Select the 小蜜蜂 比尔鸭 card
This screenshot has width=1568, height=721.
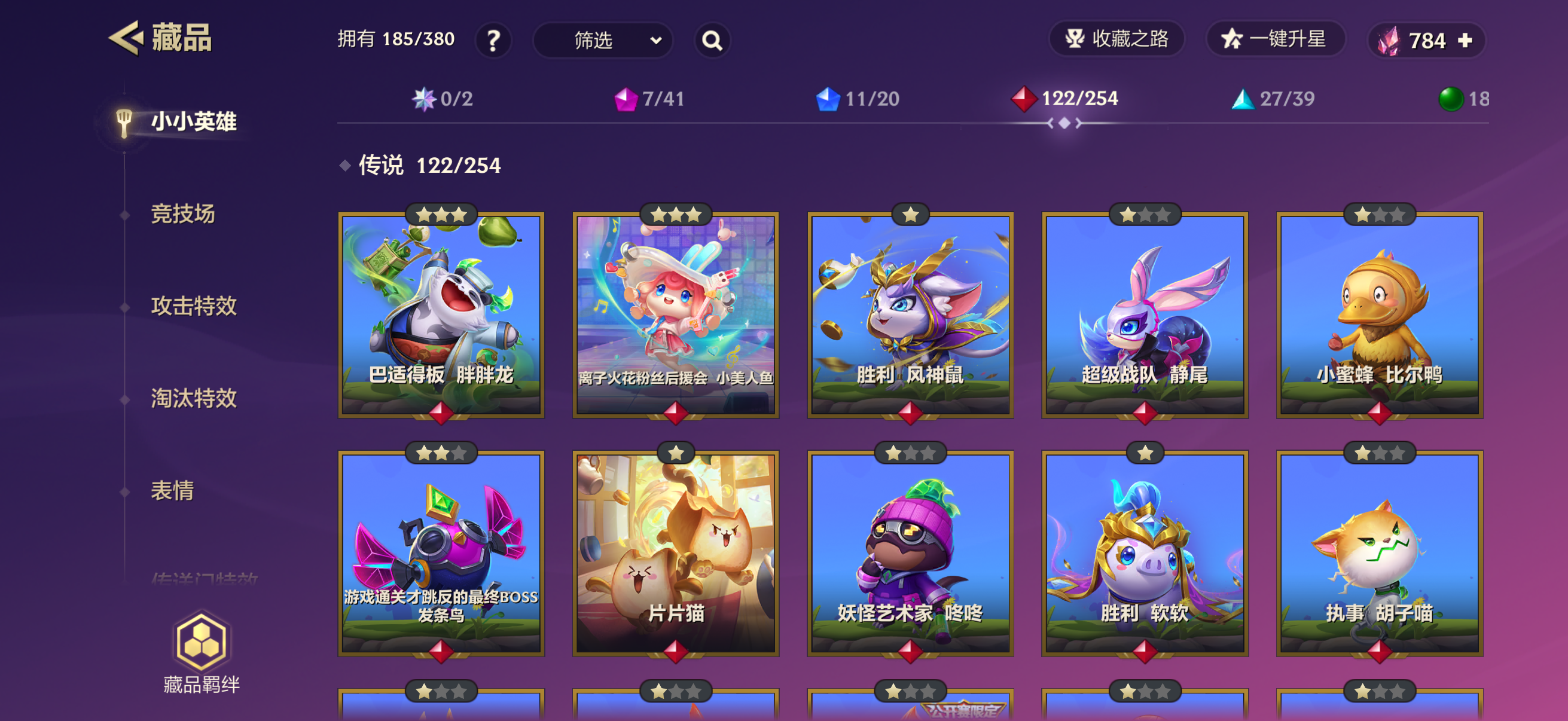[1379, 315]
